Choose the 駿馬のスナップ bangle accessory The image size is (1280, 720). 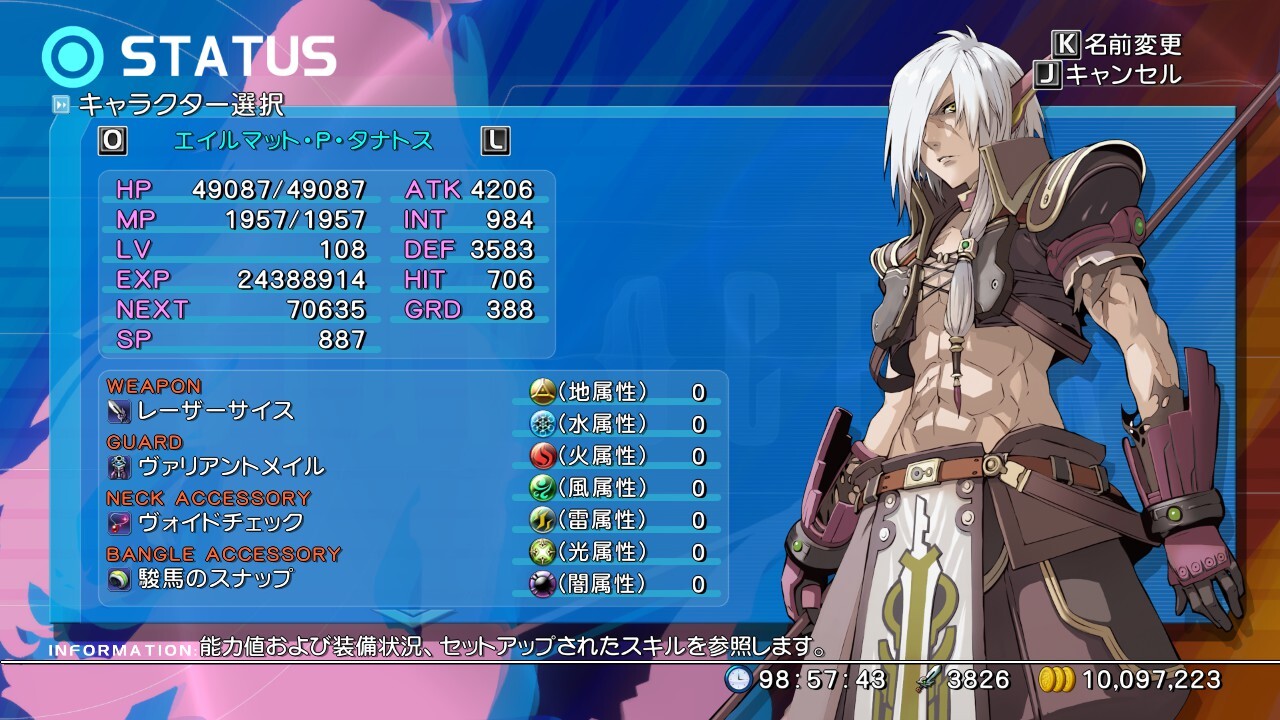214,579
